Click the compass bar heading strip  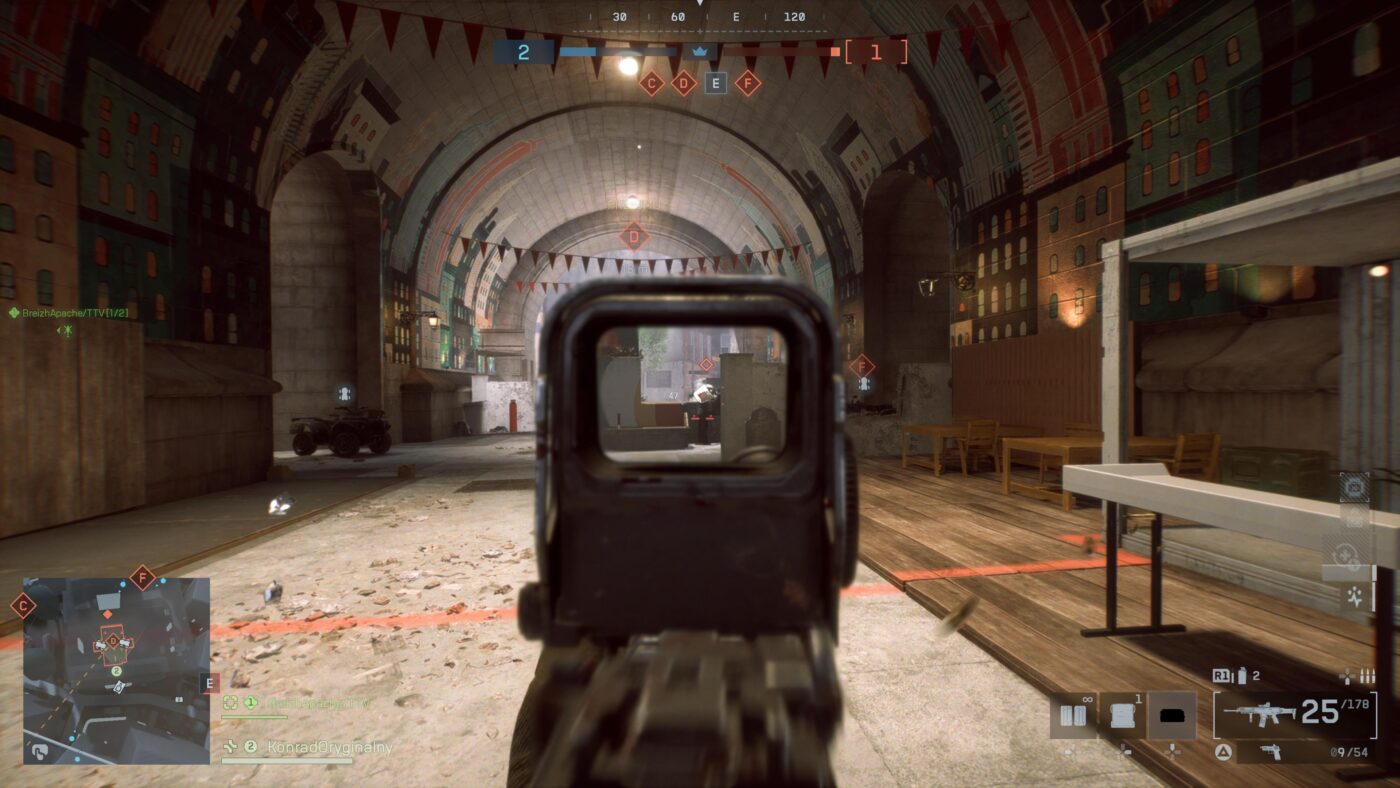coord(700,17)
